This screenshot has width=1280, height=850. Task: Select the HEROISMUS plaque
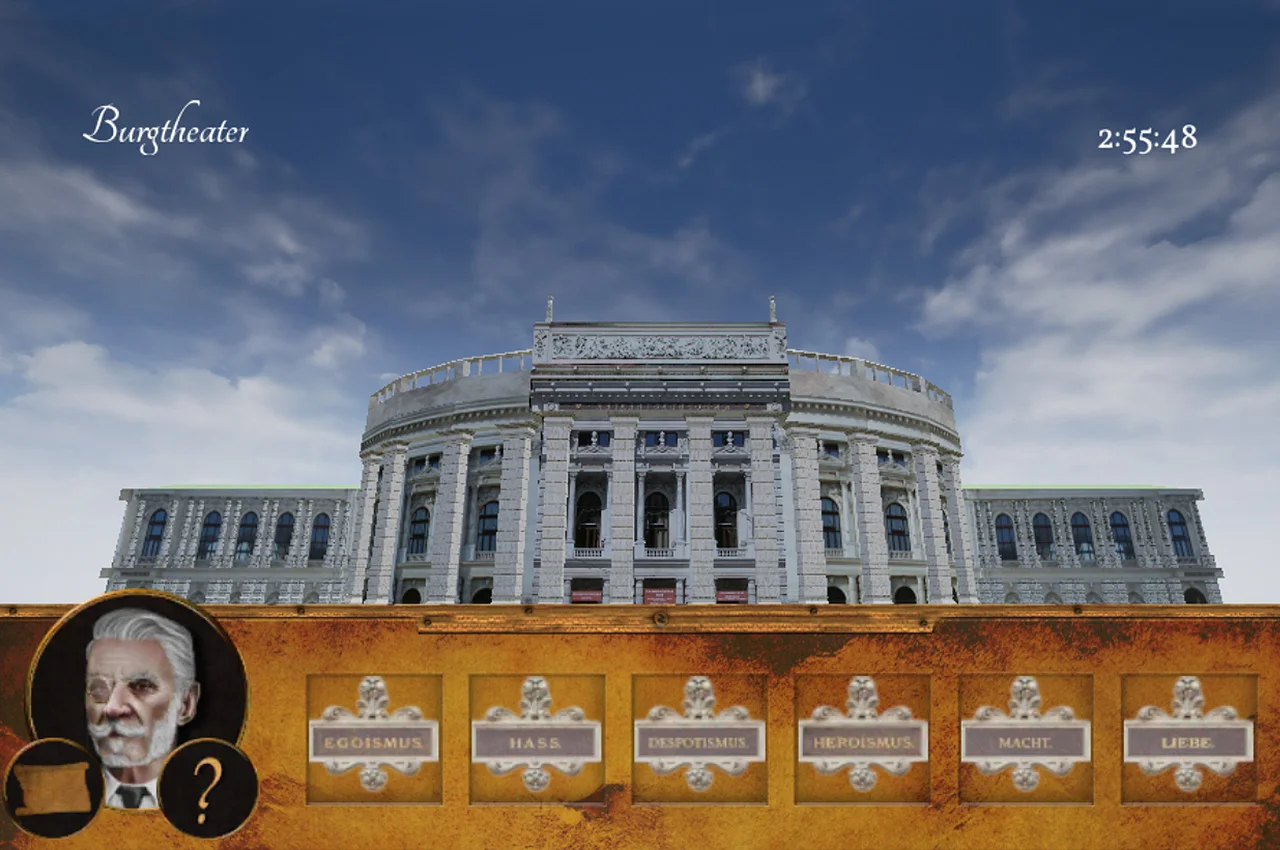(862, 741)
